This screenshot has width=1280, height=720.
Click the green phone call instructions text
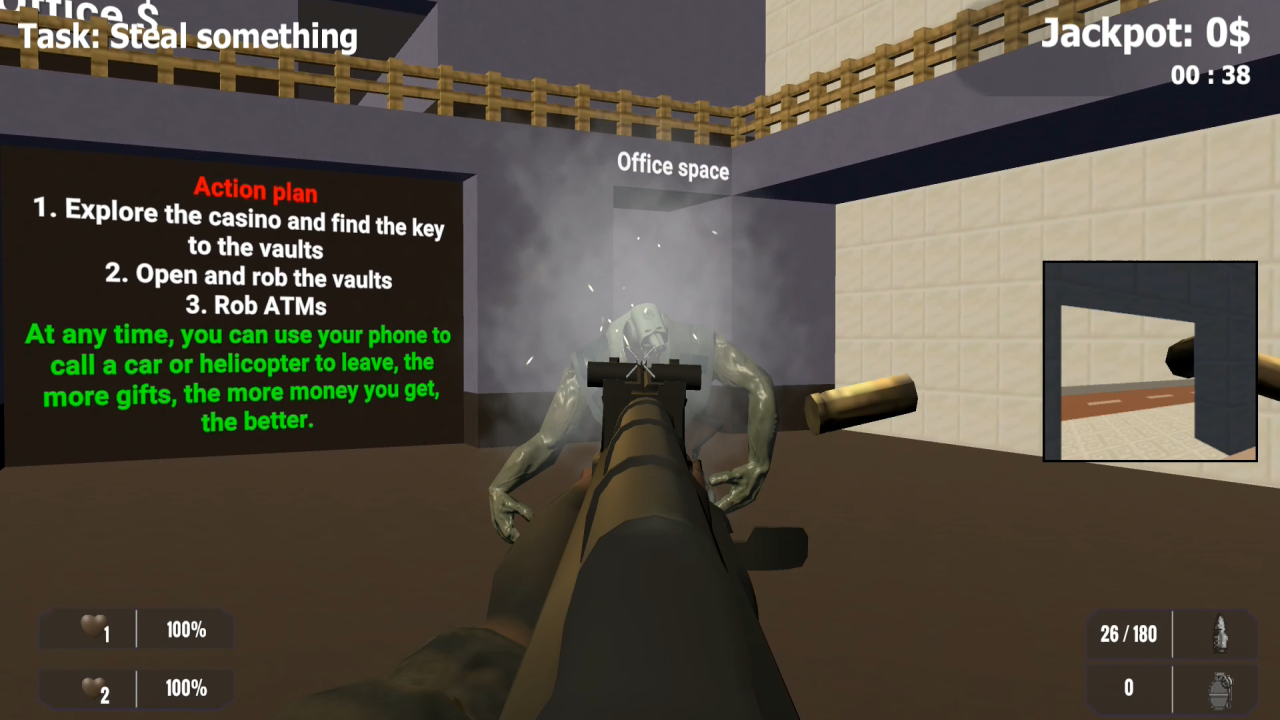(237, 378)
